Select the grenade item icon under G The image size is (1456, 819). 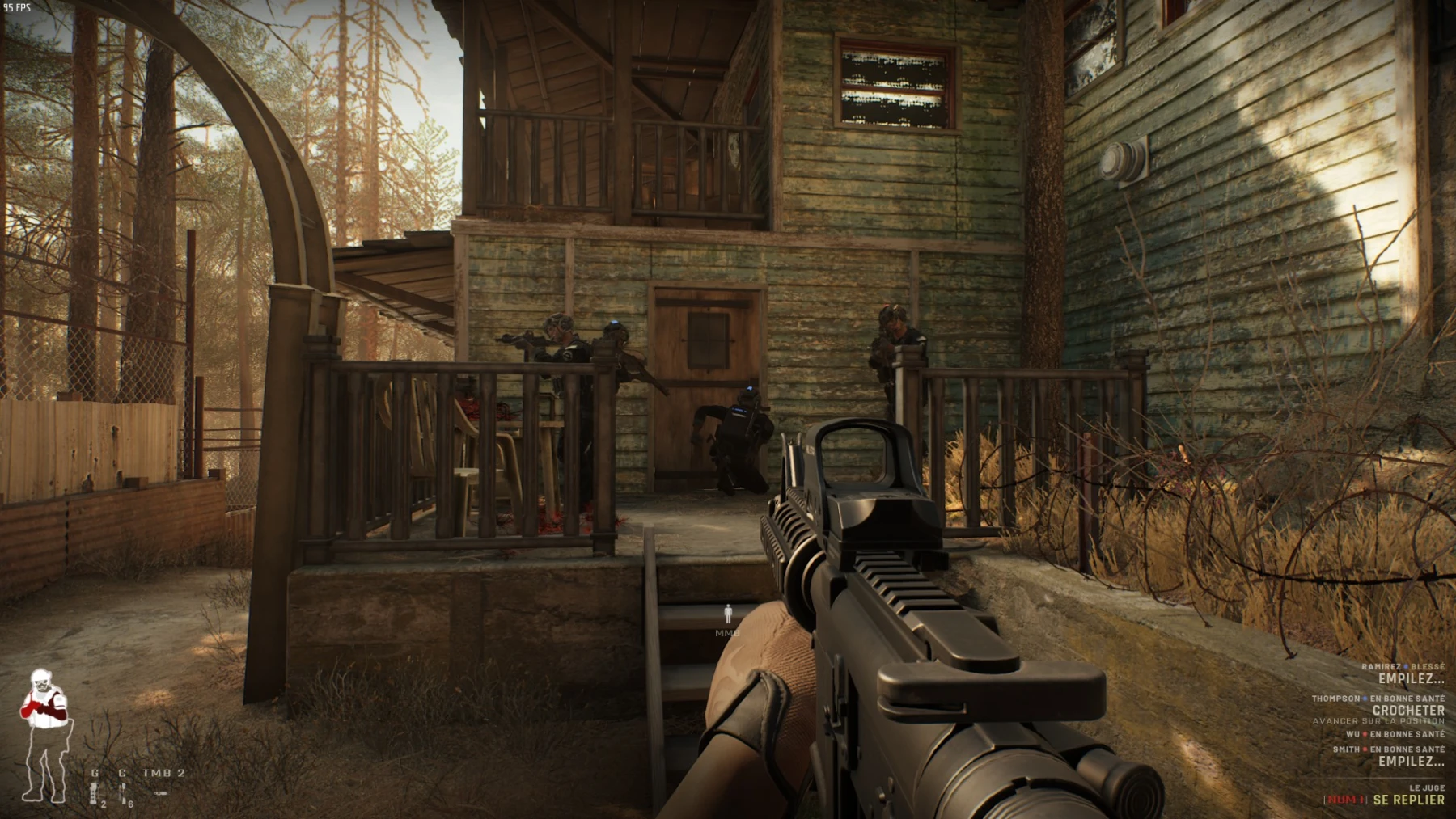[x=95, y=793]
